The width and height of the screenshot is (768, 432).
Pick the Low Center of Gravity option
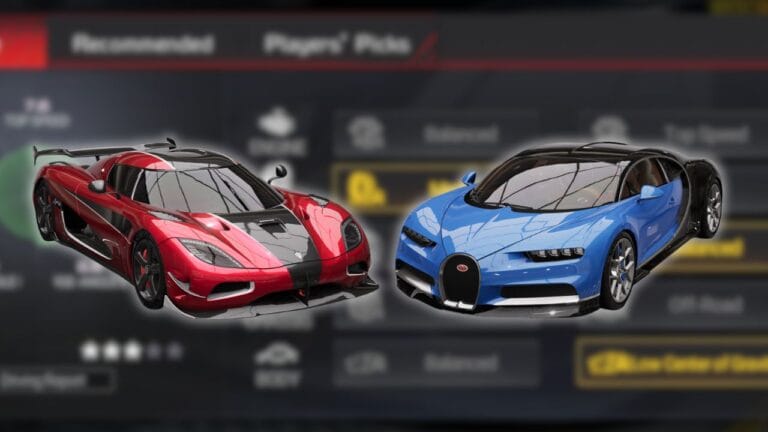670,362
